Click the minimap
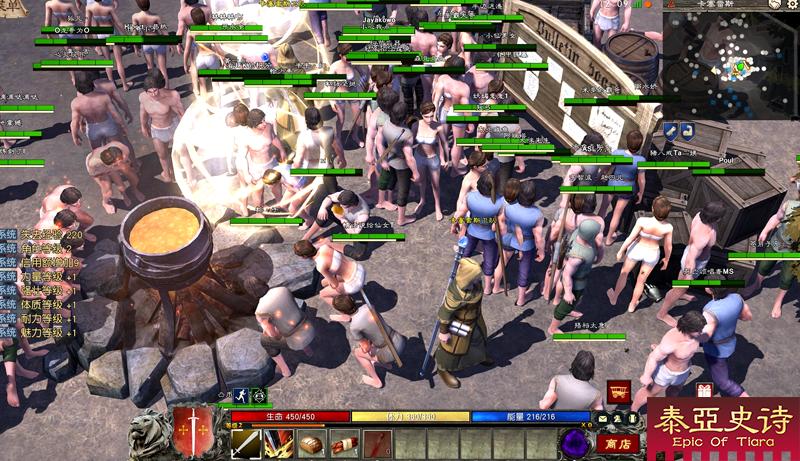The width and height of the screenshot is (800, 461). coord(729,63)
